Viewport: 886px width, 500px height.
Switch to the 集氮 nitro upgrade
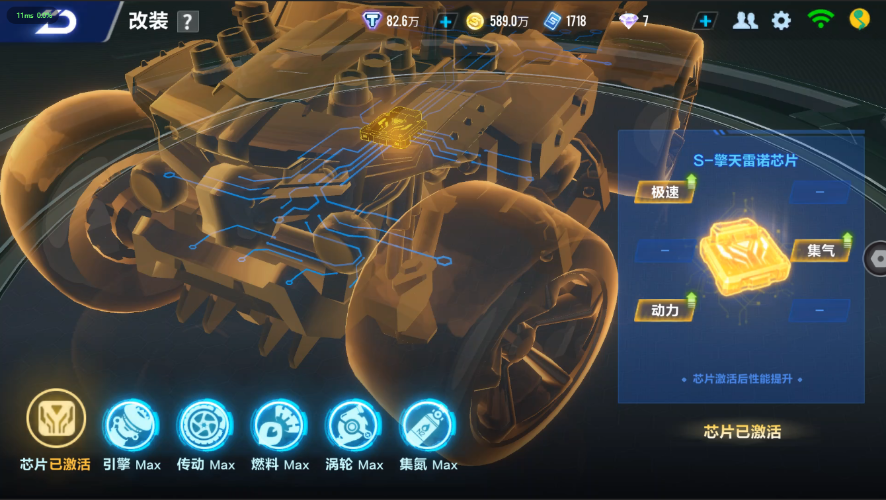pyautogui.click(x=428, y=425)
